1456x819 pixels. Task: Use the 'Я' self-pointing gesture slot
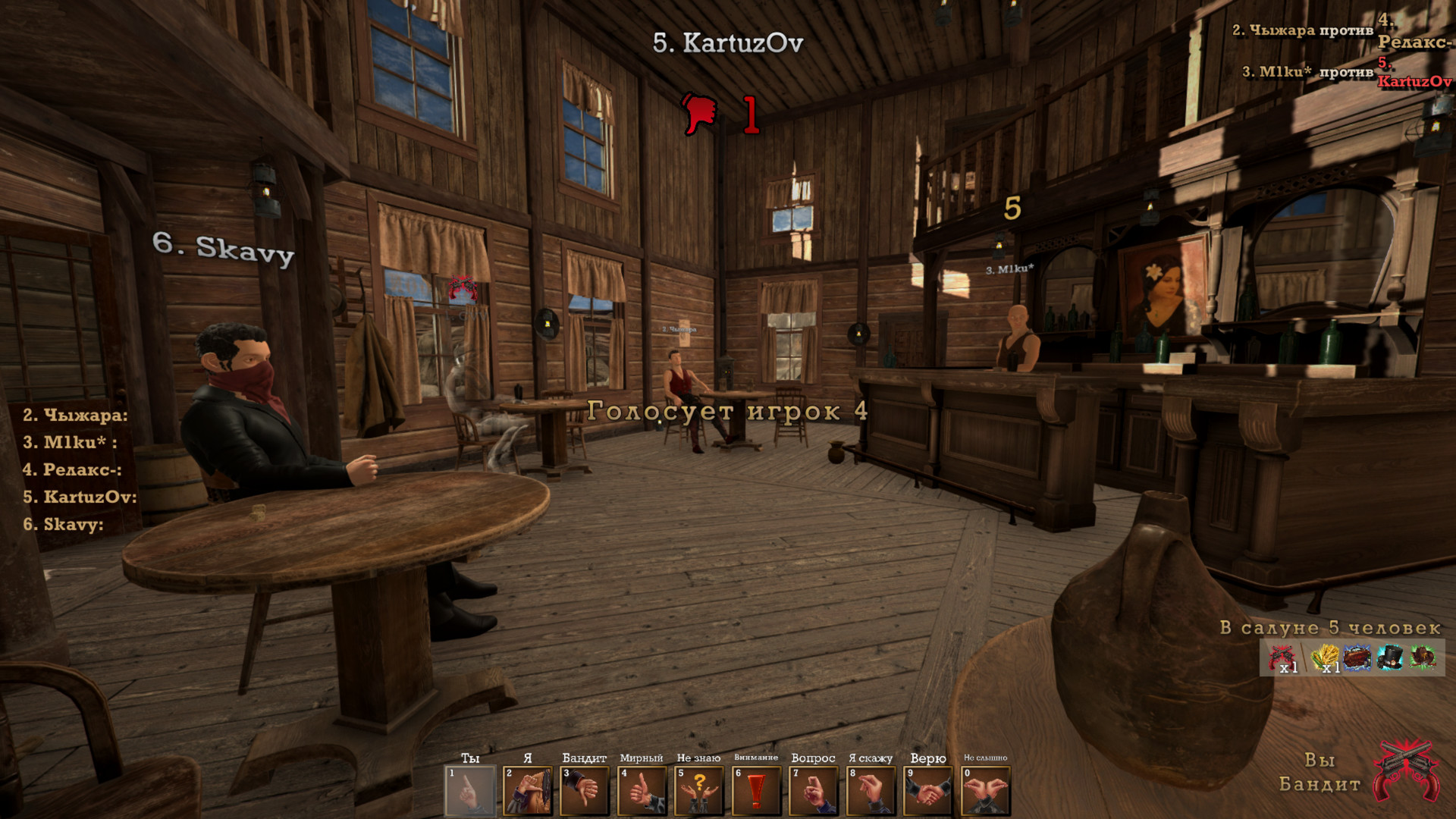coord(528,791)
